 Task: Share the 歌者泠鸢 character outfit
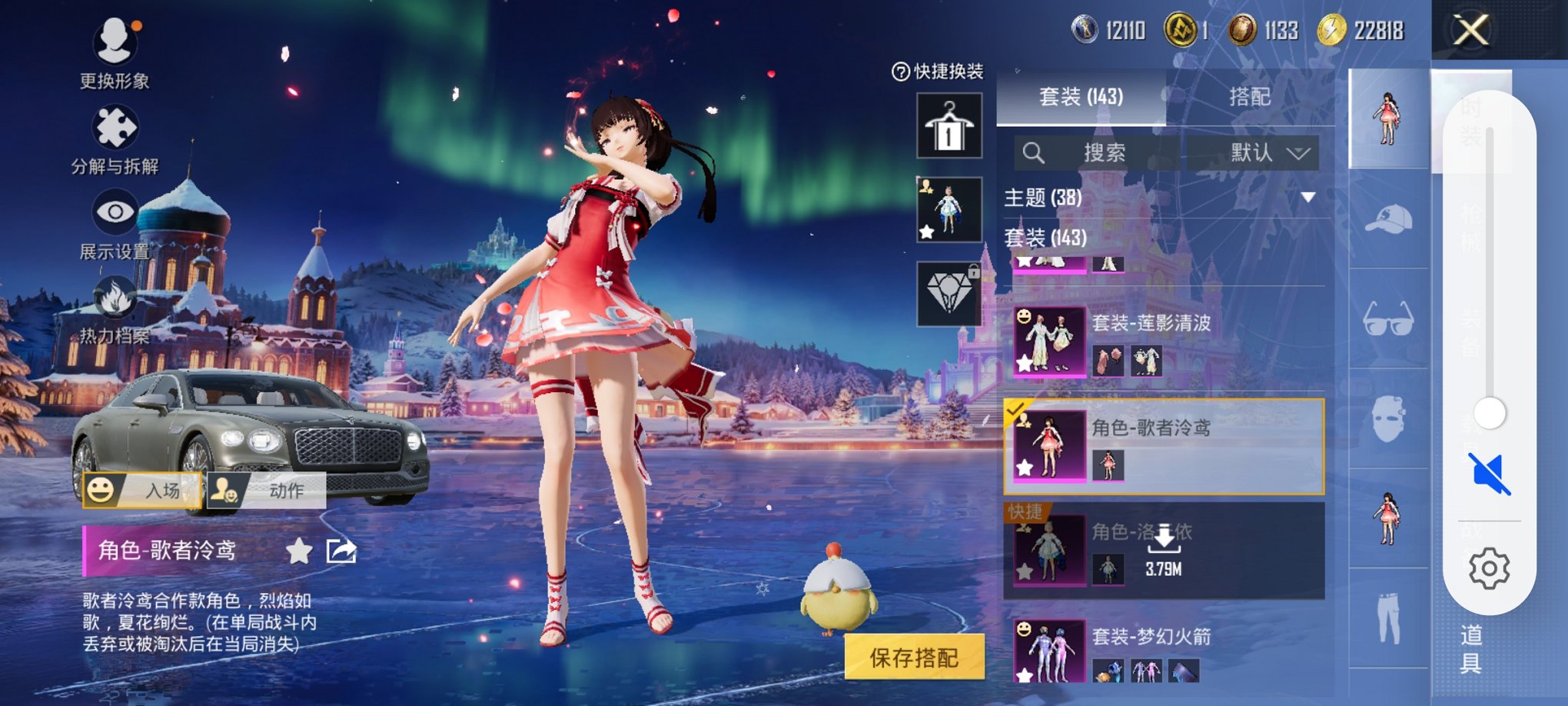click(341, 551)
